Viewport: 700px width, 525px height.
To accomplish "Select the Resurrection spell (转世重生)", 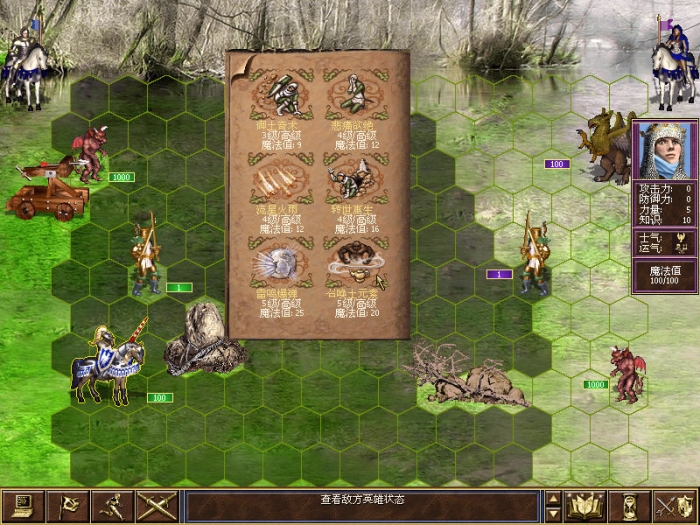I will tap(351, 180).
